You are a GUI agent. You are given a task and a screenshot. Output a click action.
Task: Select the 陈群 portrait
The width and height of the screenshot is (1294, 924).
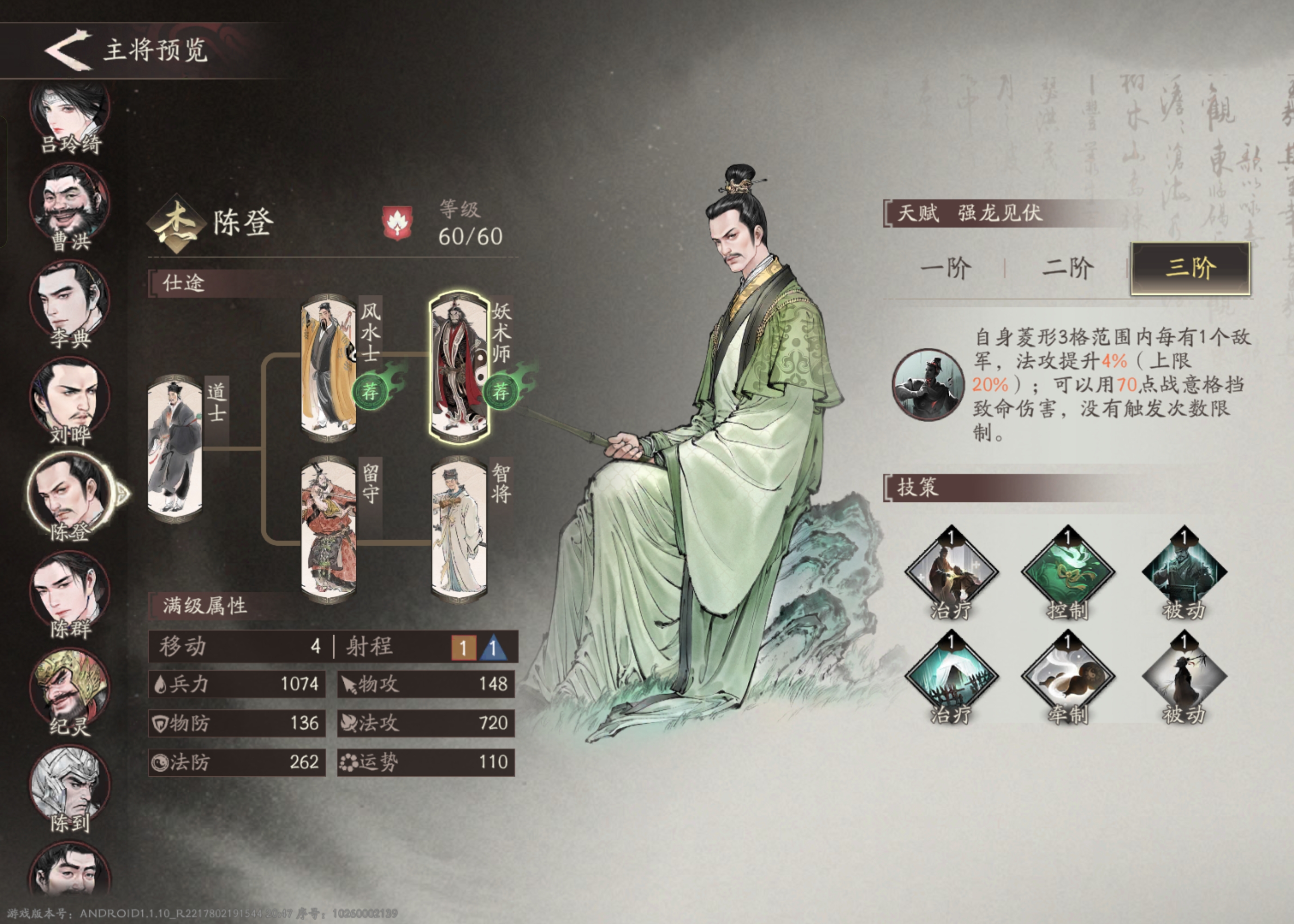69,593
